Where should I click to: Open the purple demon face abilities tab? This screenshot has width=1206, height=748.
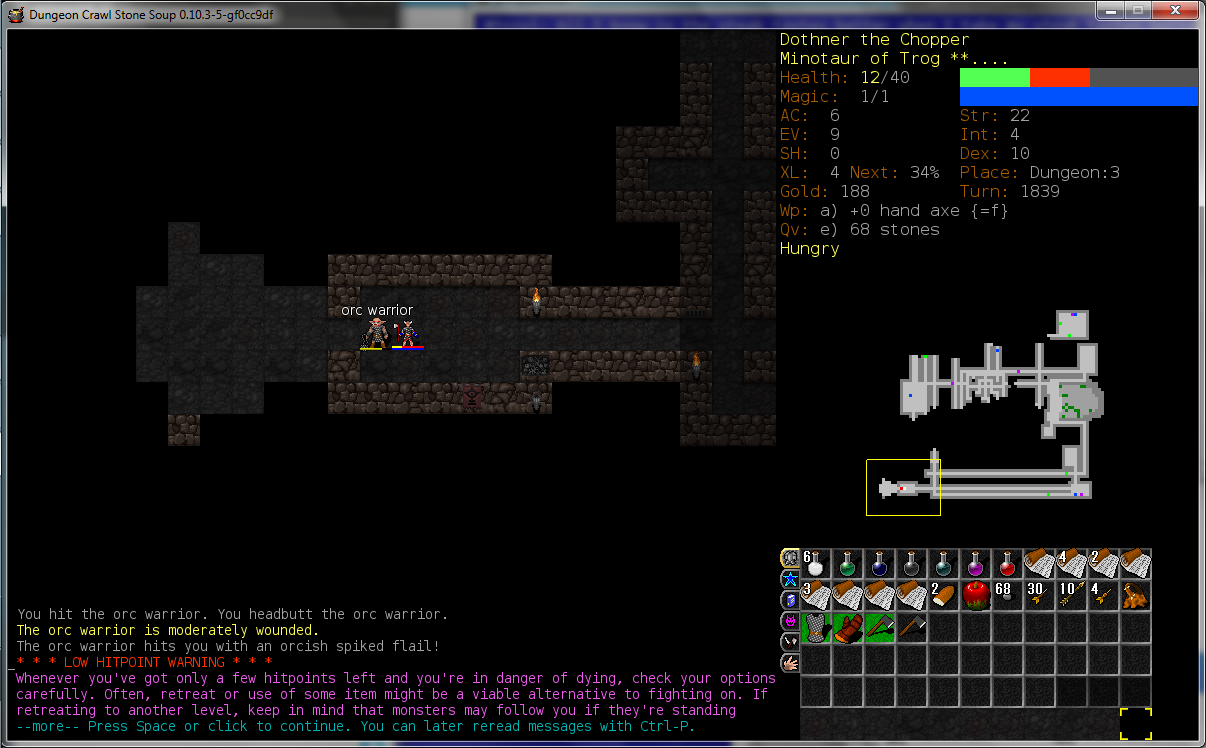(x=789, y=621)
